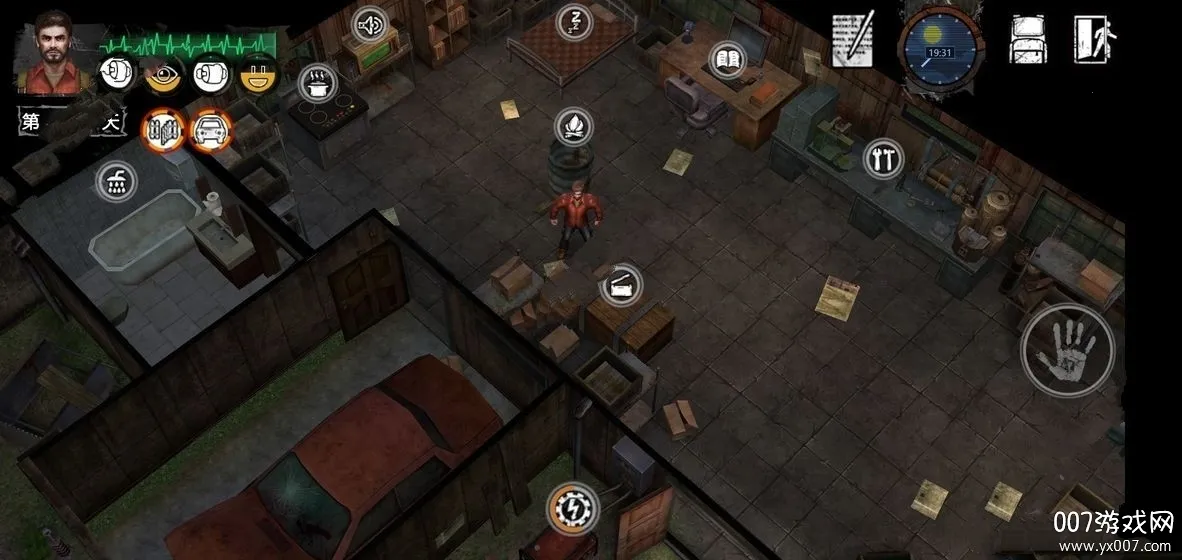Tap the hand interact button
The height and width of the screenshot is (560, 1182).
[x=1067, y=351]
